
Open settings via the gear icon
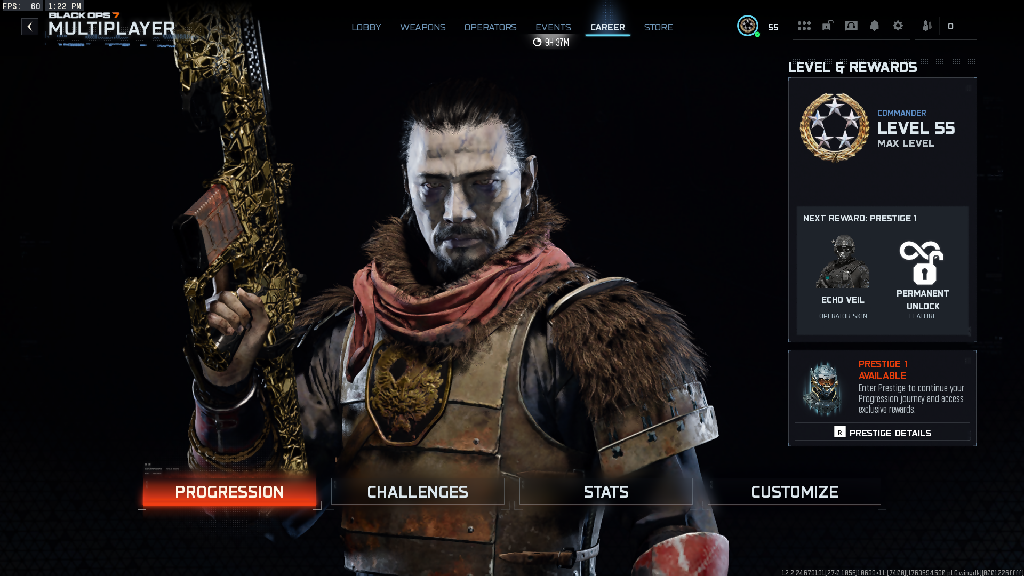pyautogui.click(x=897, y=26)
